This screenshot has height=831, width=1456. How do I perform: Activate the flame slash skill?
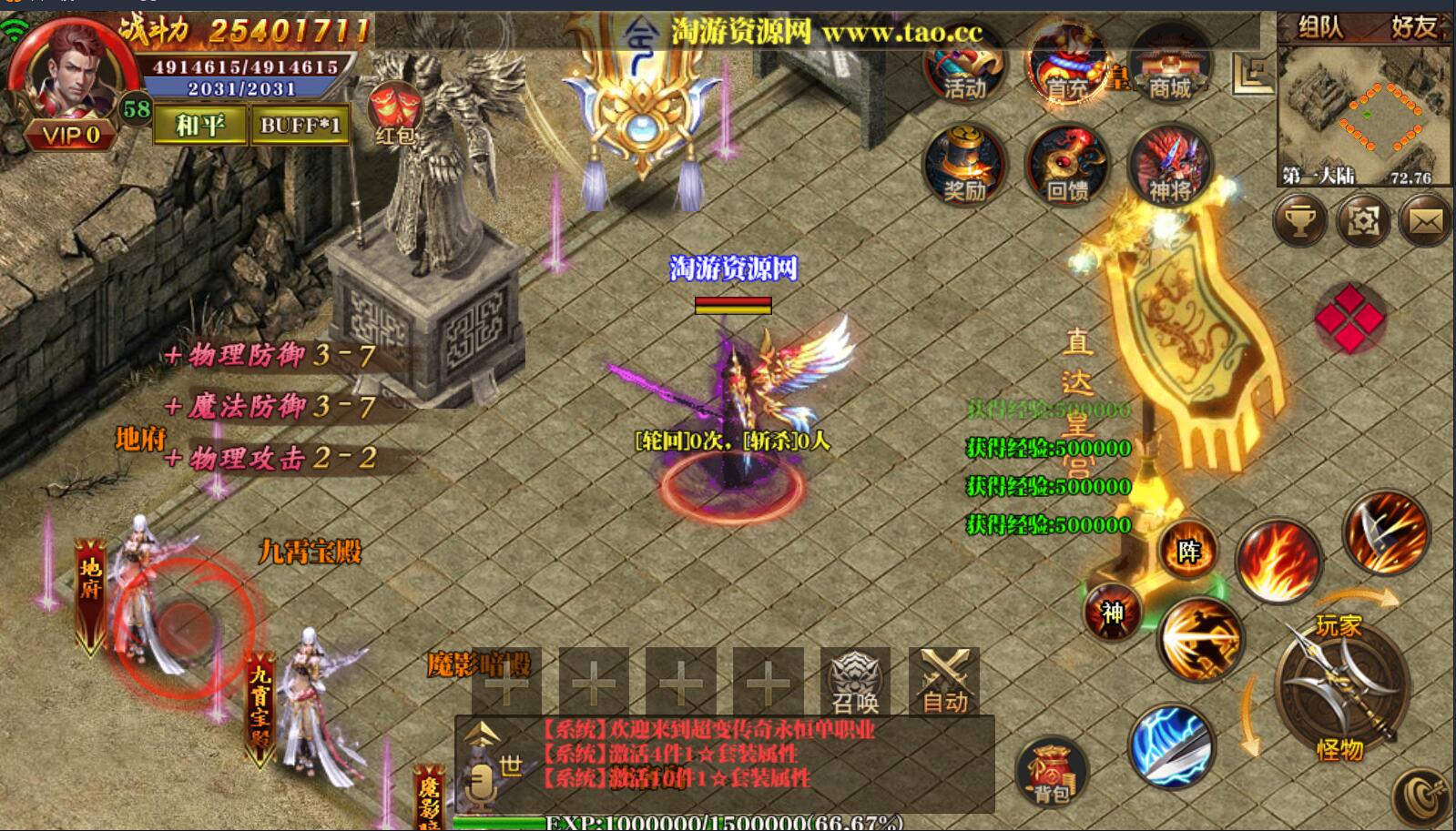(x=1278, y=560)
